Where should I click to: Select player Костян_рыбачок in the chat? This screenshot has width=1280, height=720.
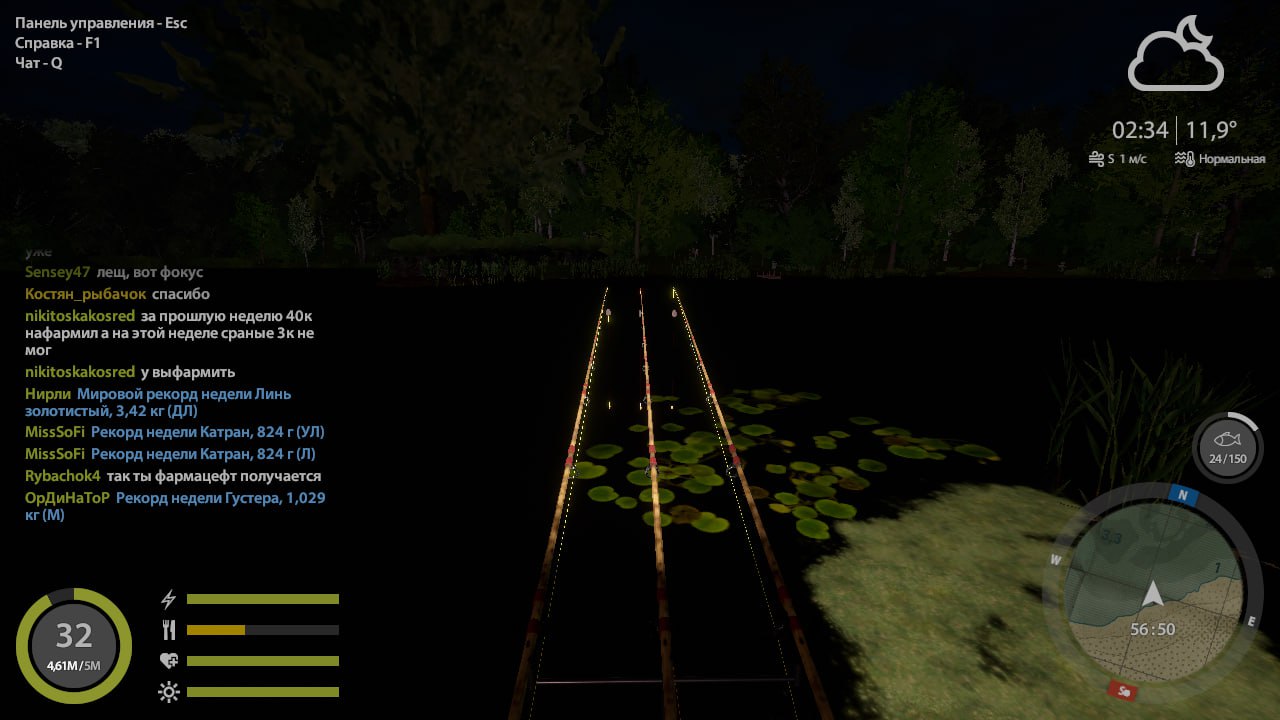point(86,294)
